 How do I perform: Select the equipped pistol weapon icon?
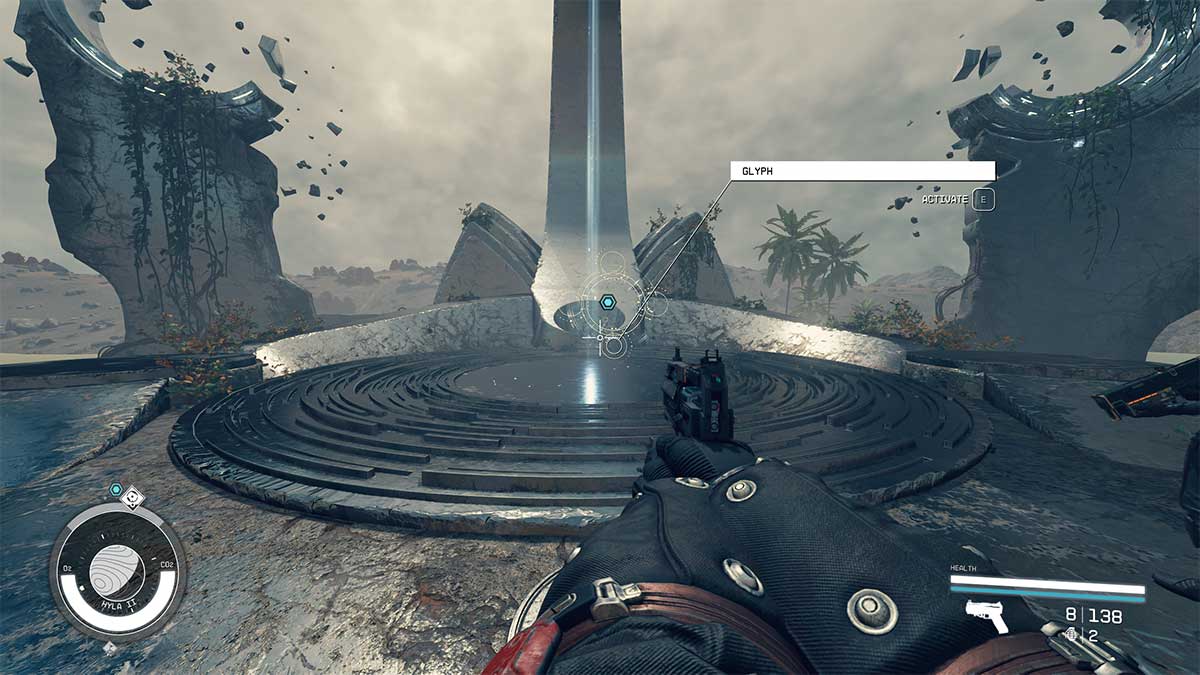point(985,617)
